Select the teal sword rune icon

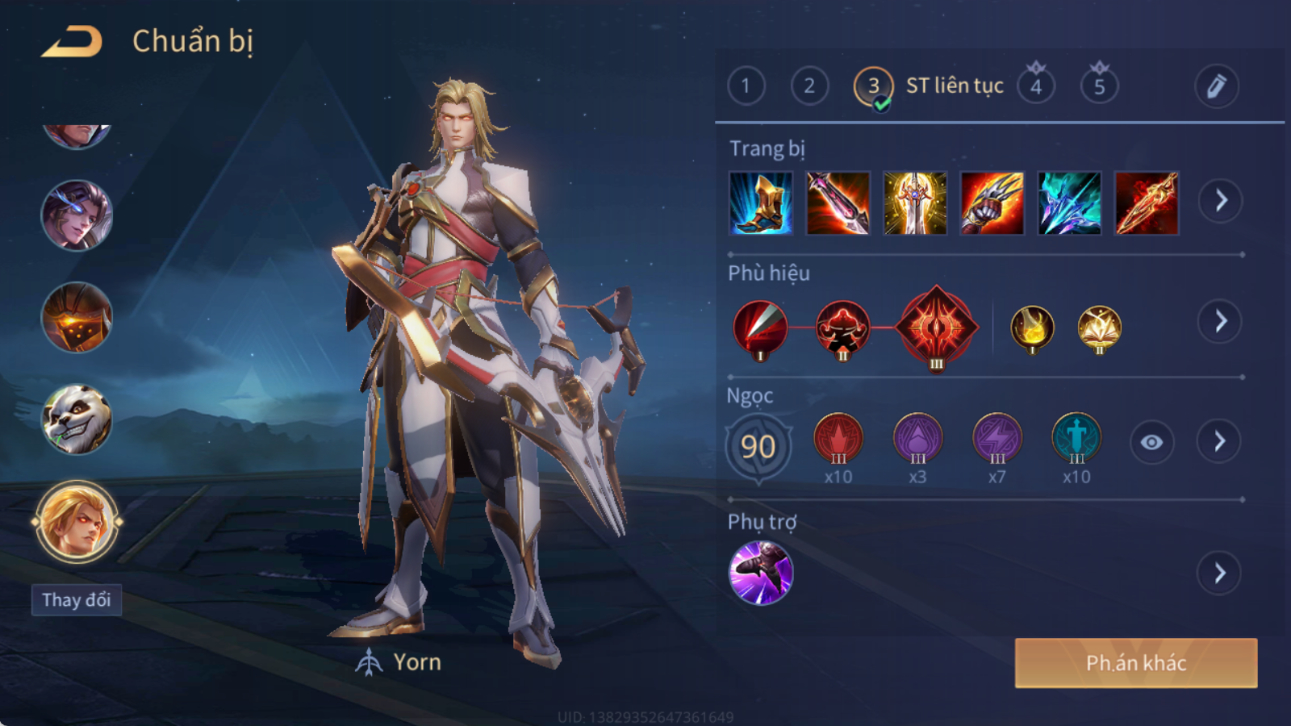click(1076, 438)
